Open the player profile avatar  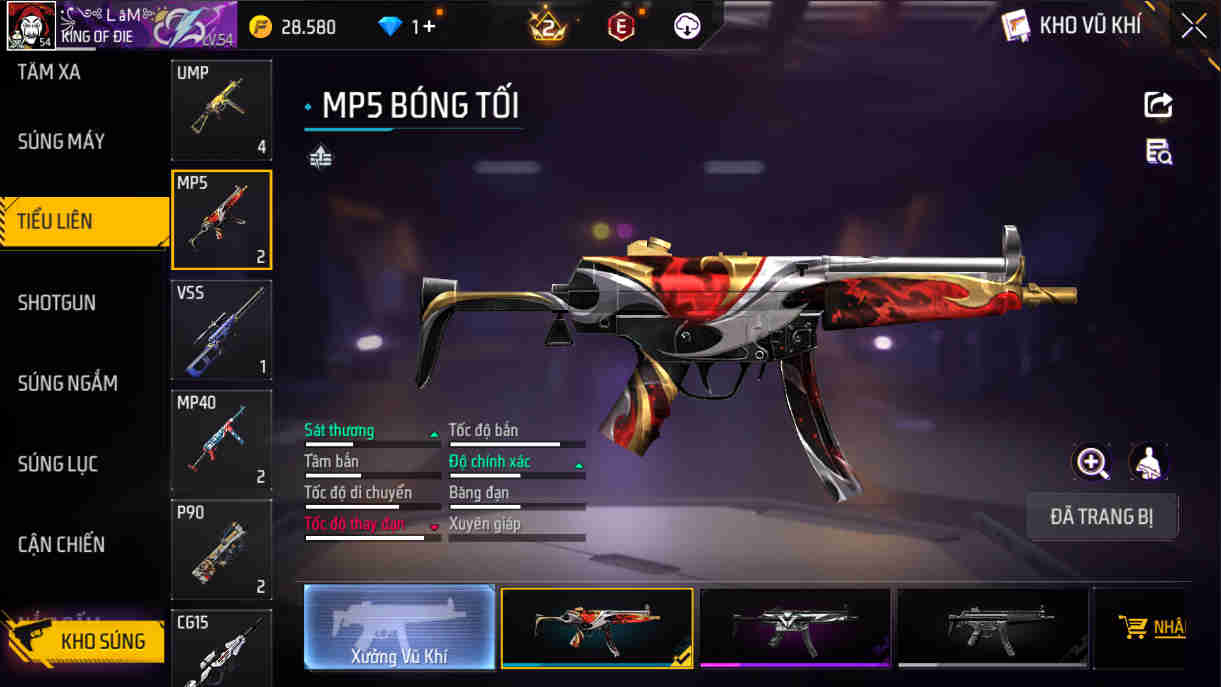30,26
